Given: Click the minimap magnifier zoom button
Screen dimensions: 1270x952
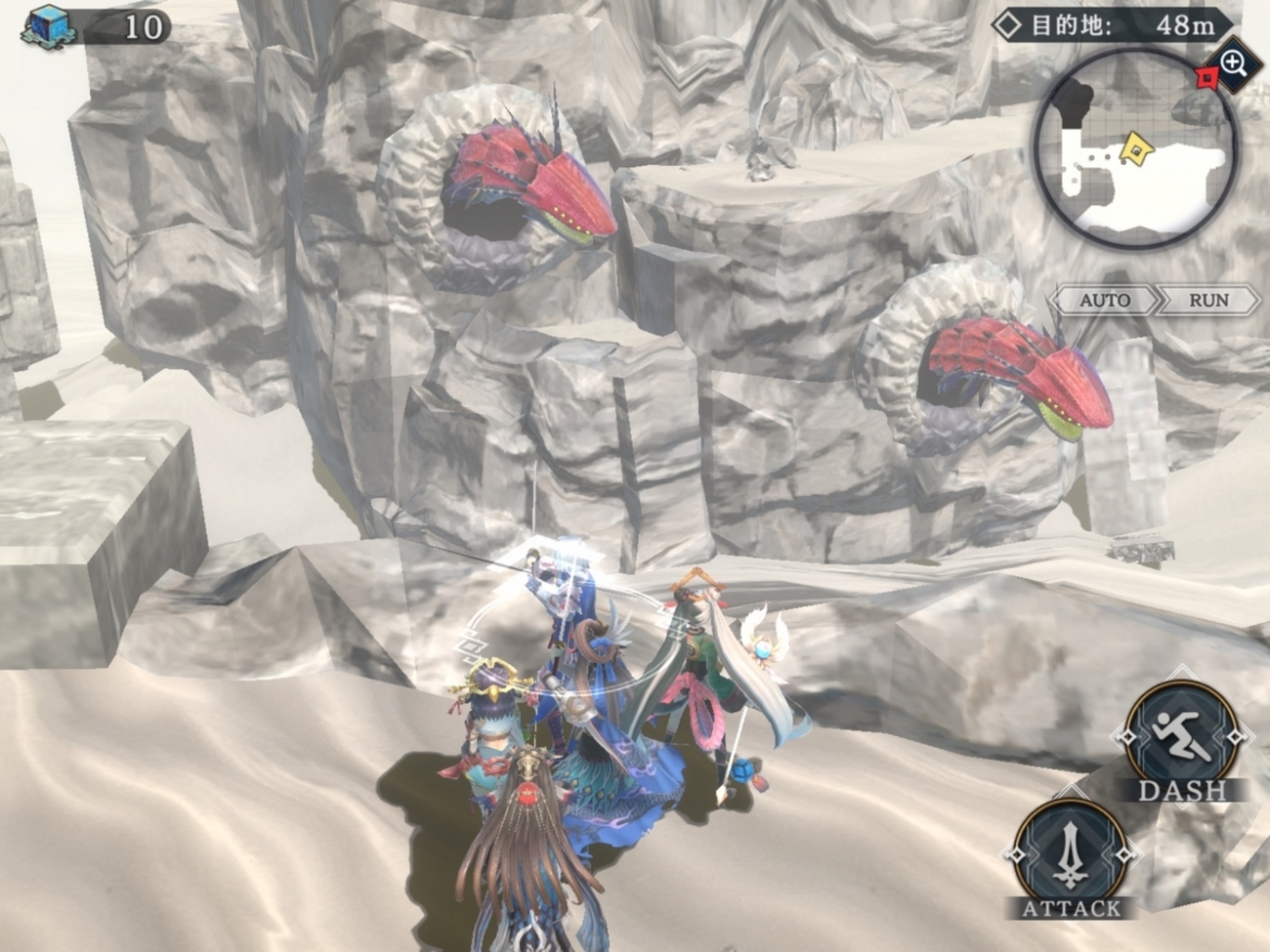Looking at the screenshot, I should click(x=1234, y=64).
